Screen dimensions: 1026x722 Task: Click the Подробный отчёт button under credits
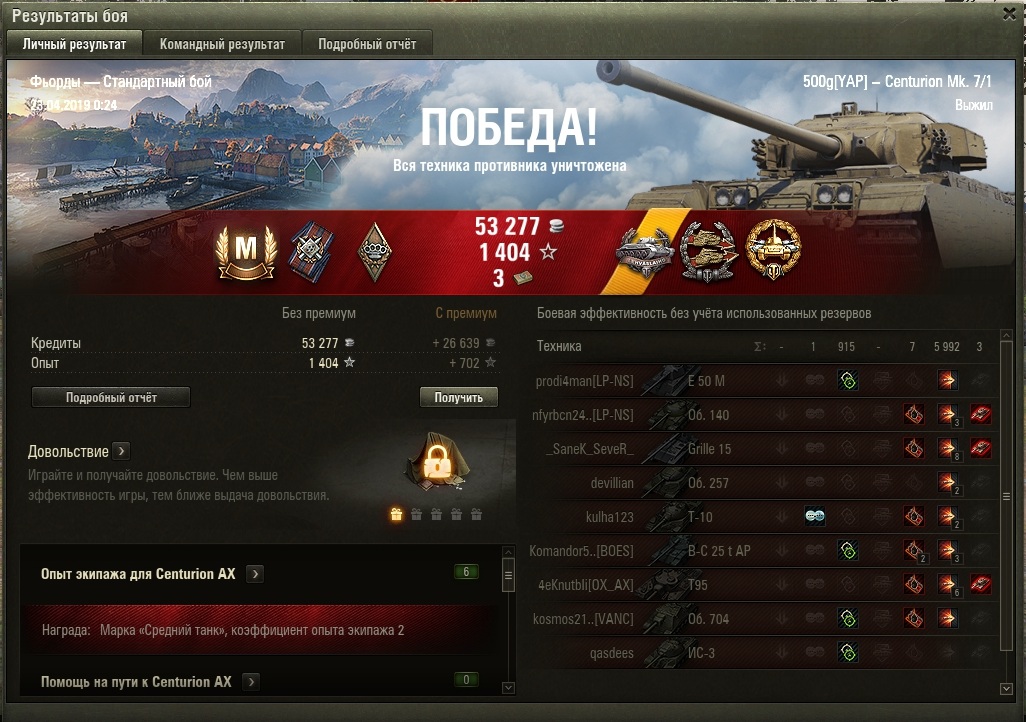(111, 397)
